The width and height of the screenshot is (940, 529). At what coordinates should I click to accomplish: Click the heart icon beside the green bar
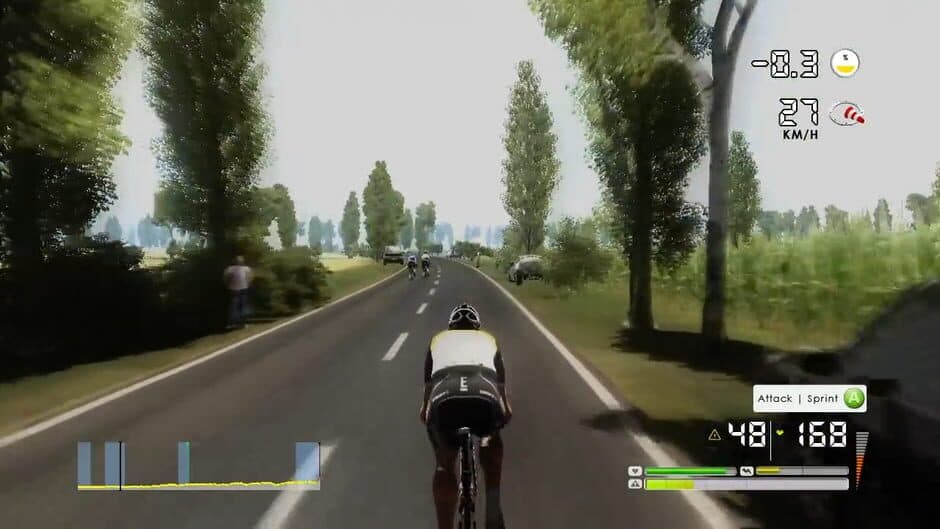634,471
